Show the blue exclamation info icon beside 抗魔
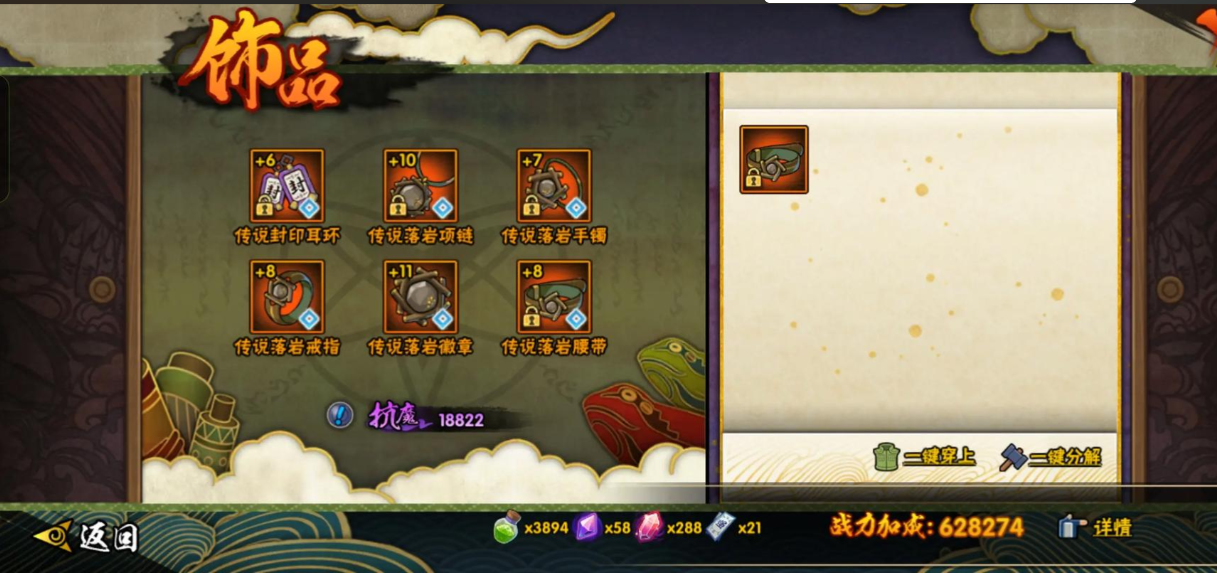 click(x=340, y=415)
